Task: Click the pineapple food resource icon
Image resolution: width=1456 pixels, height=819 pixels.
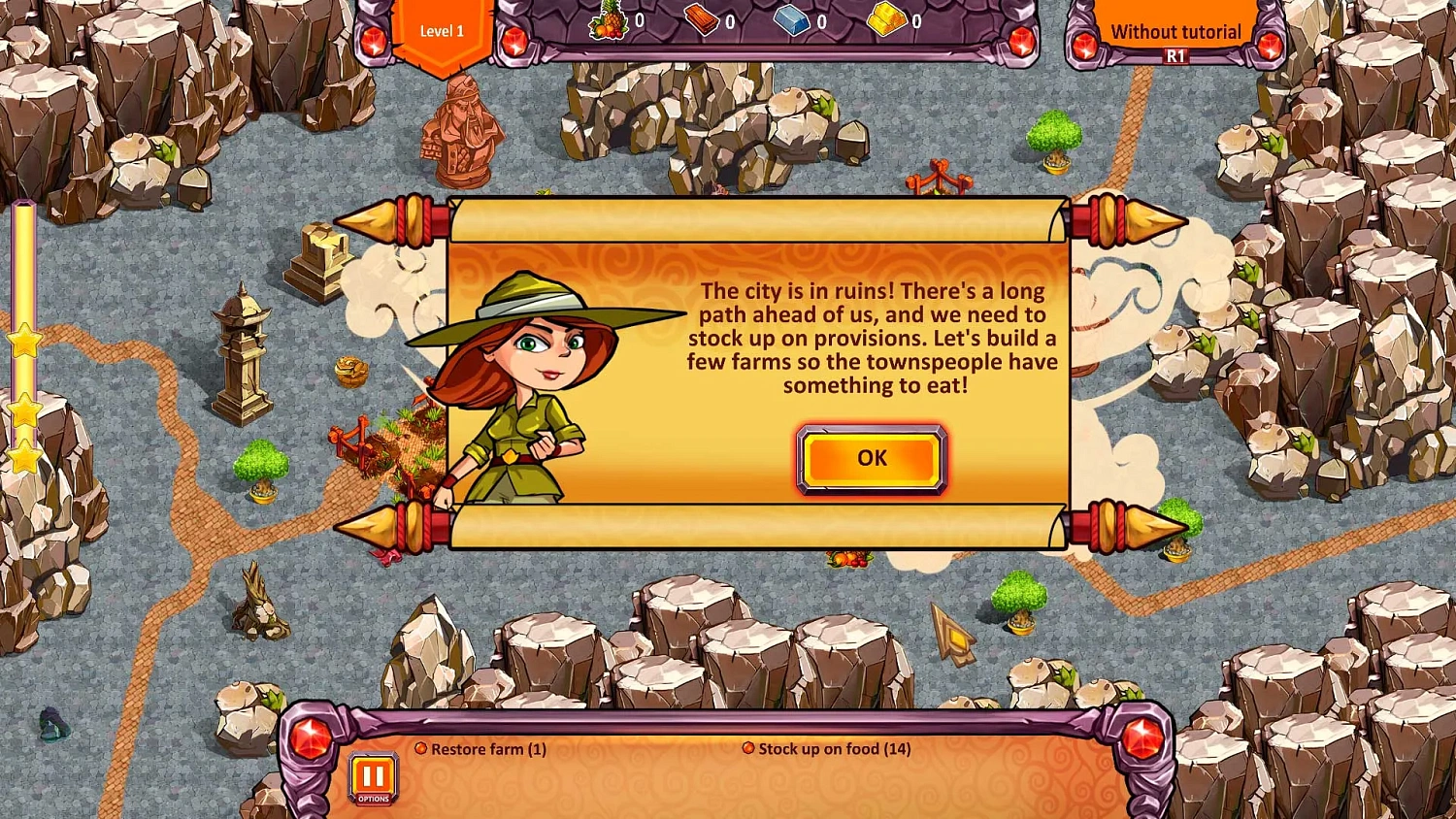Action: [x=610, y=19]
